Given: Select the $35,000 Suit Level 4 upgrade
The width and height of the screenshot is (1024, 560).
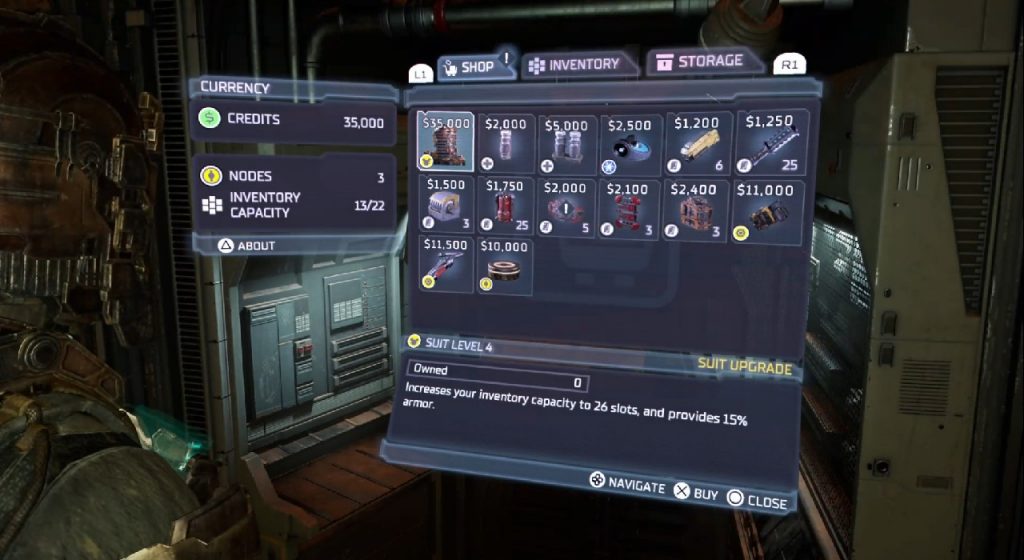Looking at the screenshot, I should tap(446, 143).
